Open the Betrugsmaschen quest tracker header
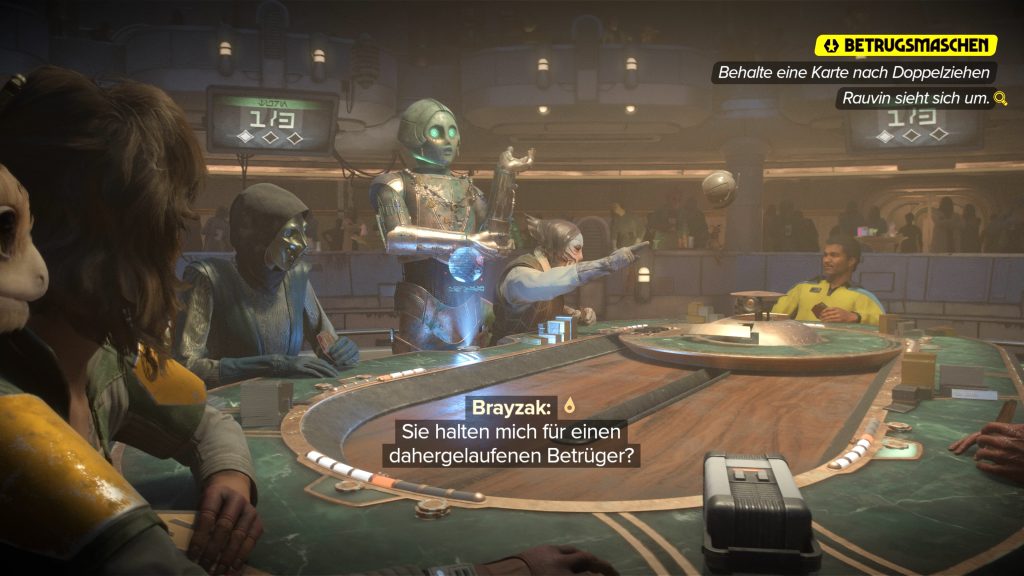1024x576 pixels. point(906,45)
